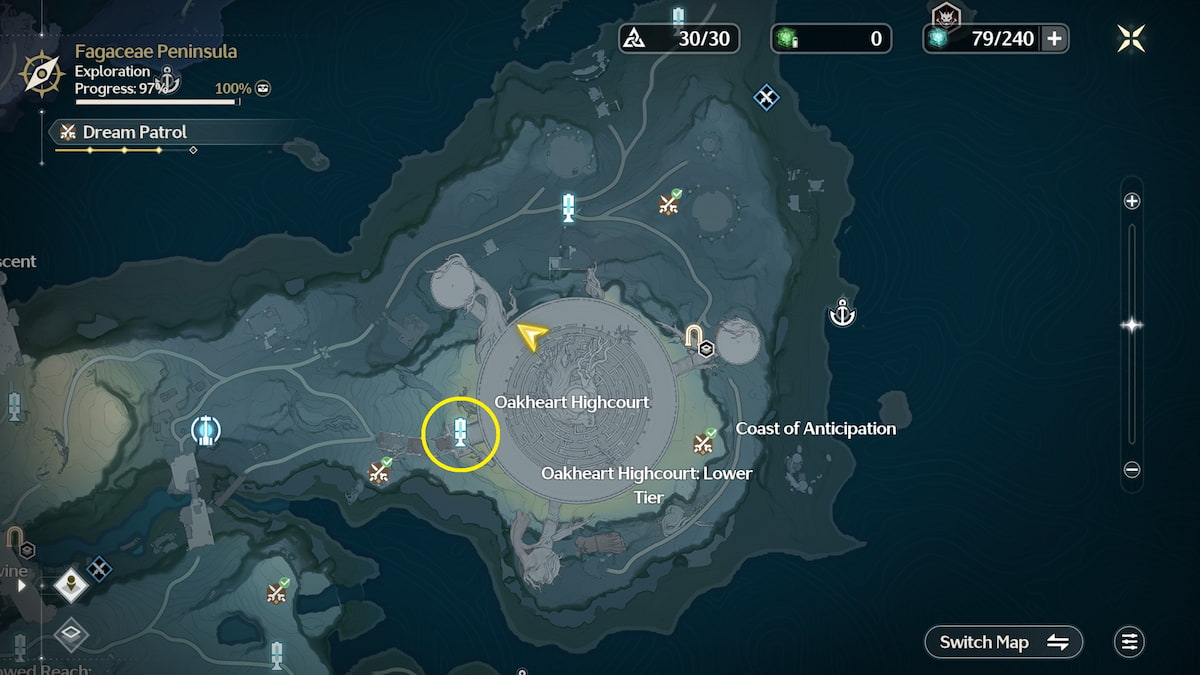Close the map with the top-right star button
Screen dimensions: 1200x675
point(1131,39)
